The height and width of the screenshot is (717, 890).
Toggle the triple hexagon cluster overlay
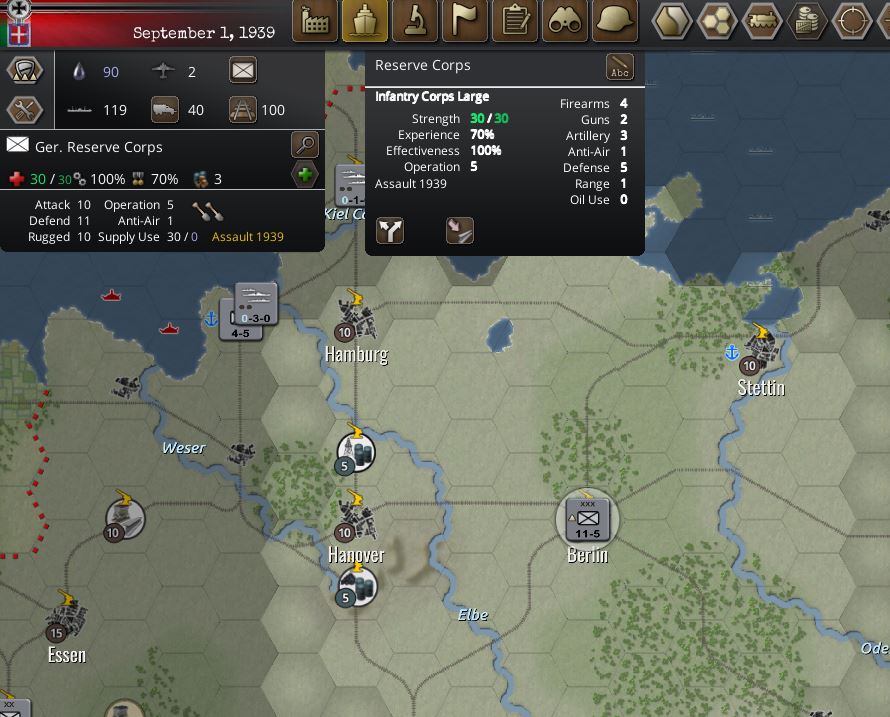click(716, 20)
